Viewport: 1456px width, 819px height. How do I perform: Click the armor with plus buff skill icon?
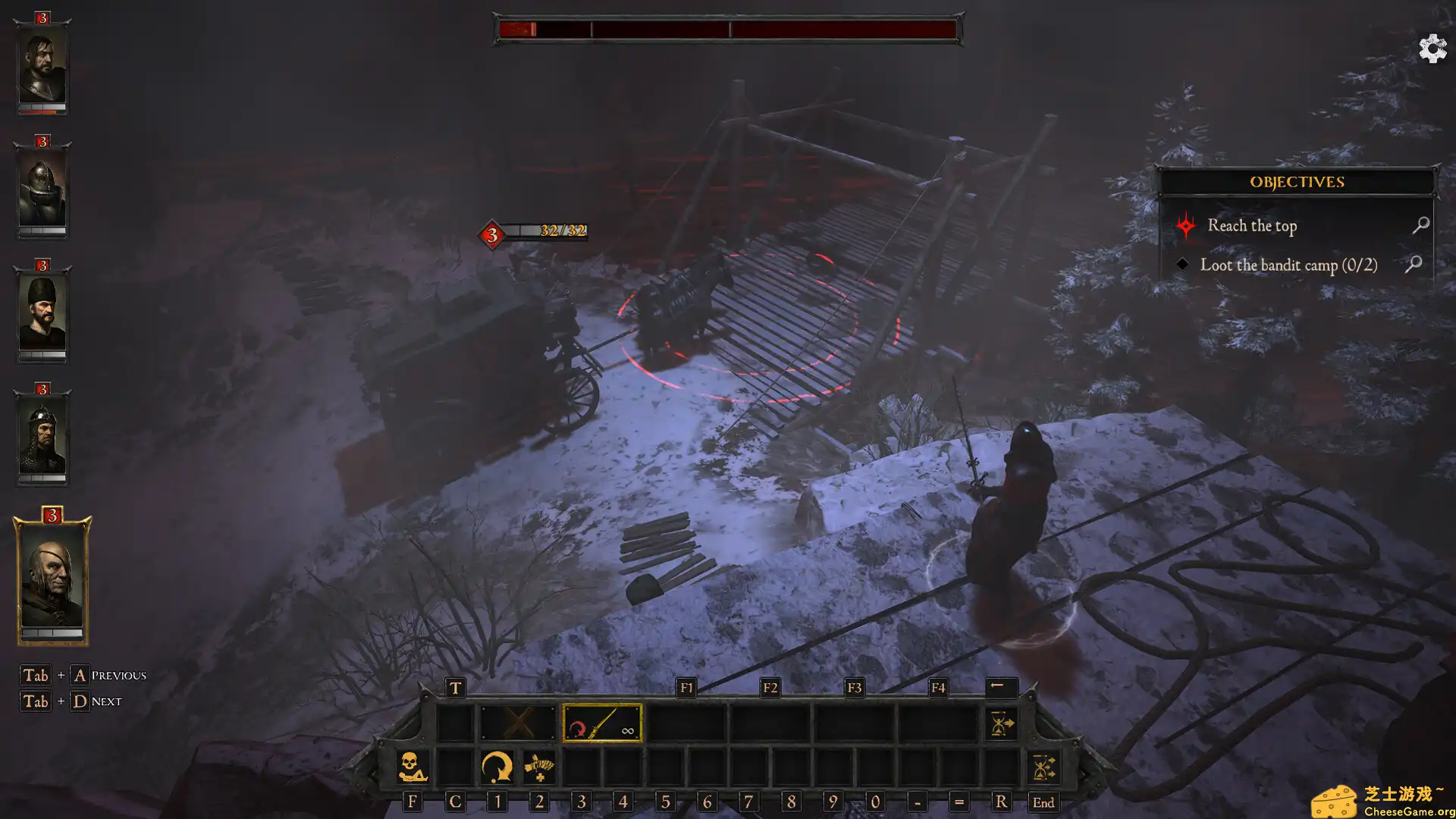(x=538, y=767)
